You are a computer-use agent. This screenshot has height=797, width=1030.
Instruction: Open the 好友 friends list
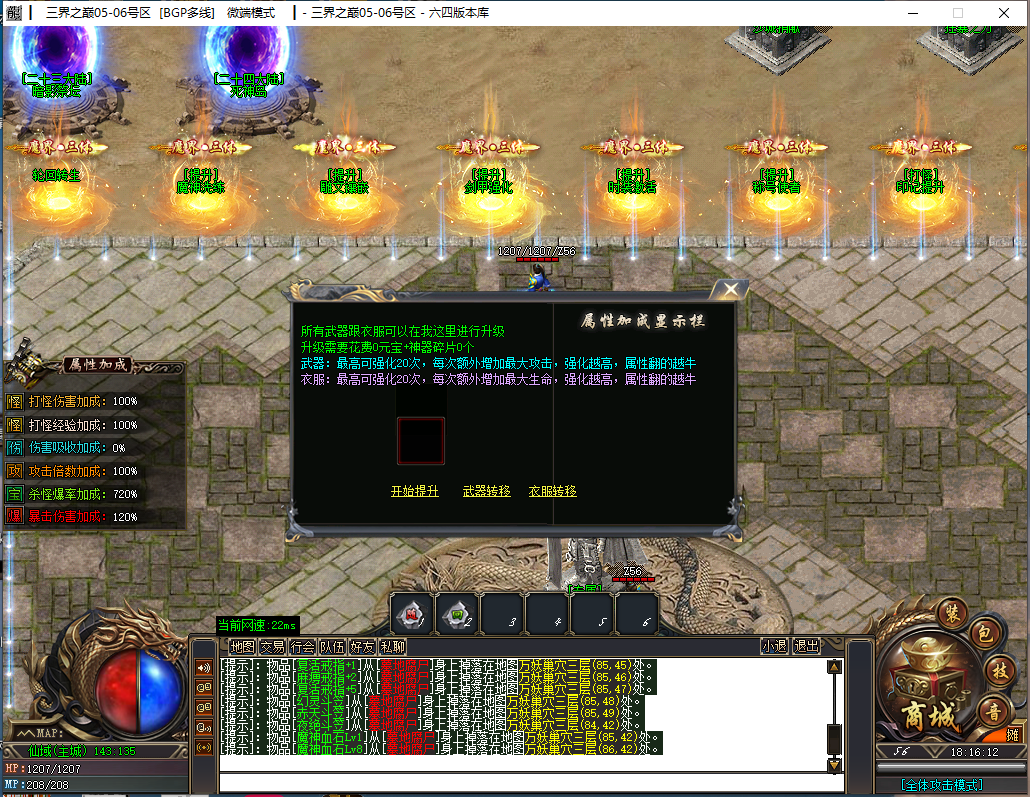(362, 646)
